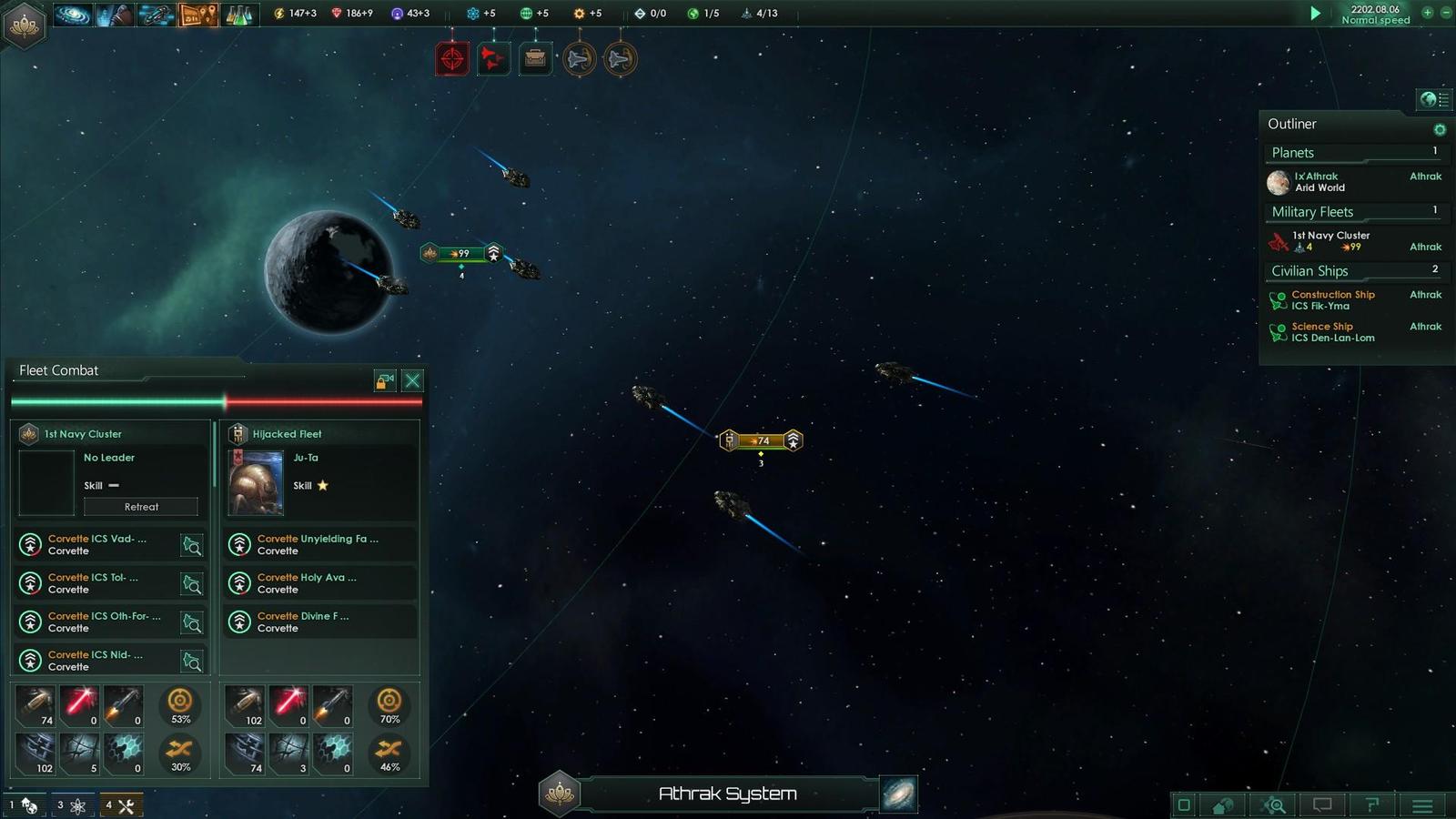Close the Fleet Combat window
The height and width of the screenshot is (819, 1456).
412,380
